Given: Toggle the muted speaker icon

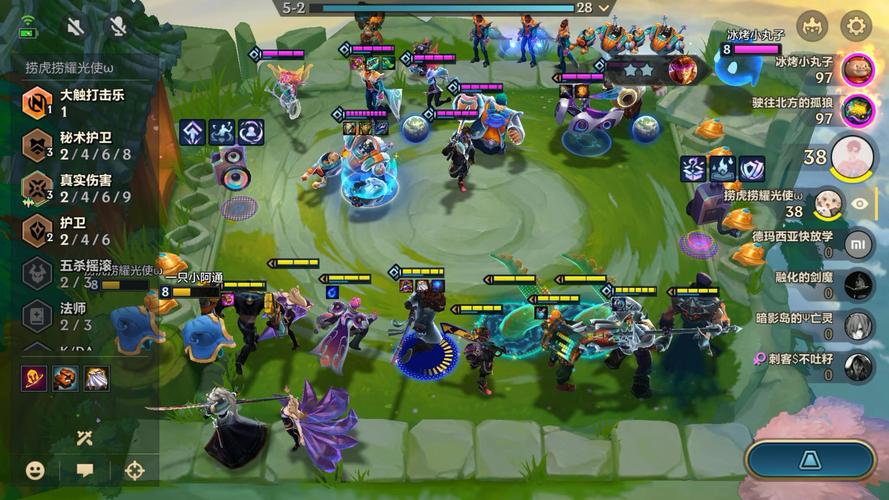Looking at the screenshot, I should coord(76,26).
